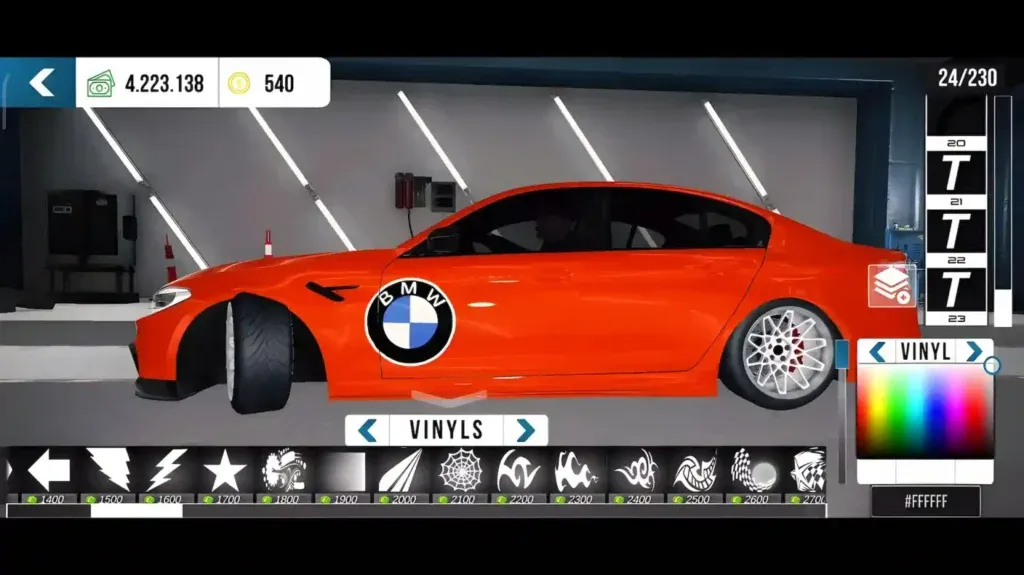Viewport: 1024px width, 575px height.
Task: Switch to the previous vinyls category
Action: coord(367,431)
